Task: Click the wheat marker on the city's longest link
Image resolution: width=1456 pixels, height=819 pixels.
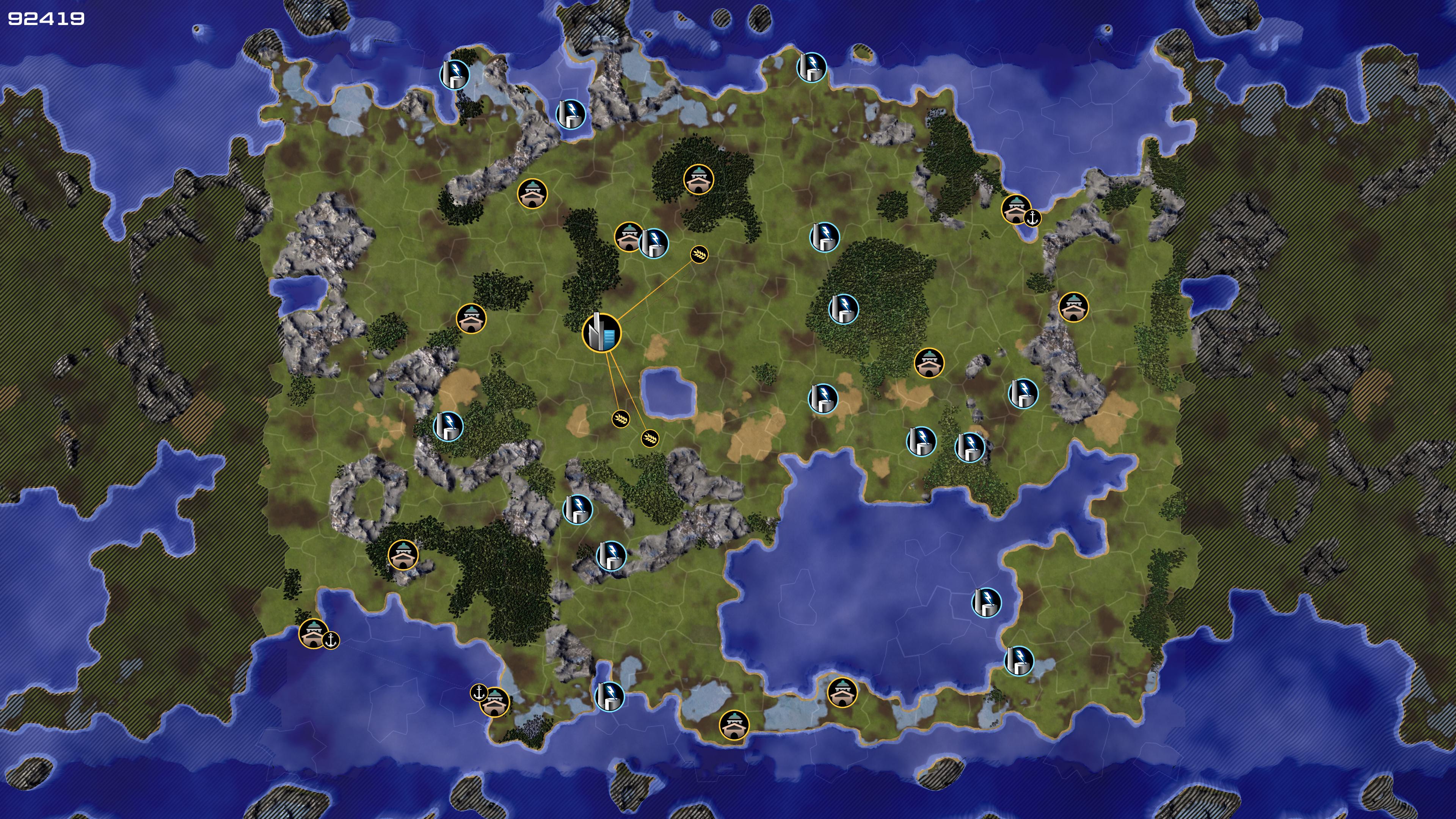Action: click(x=699, y=254)
